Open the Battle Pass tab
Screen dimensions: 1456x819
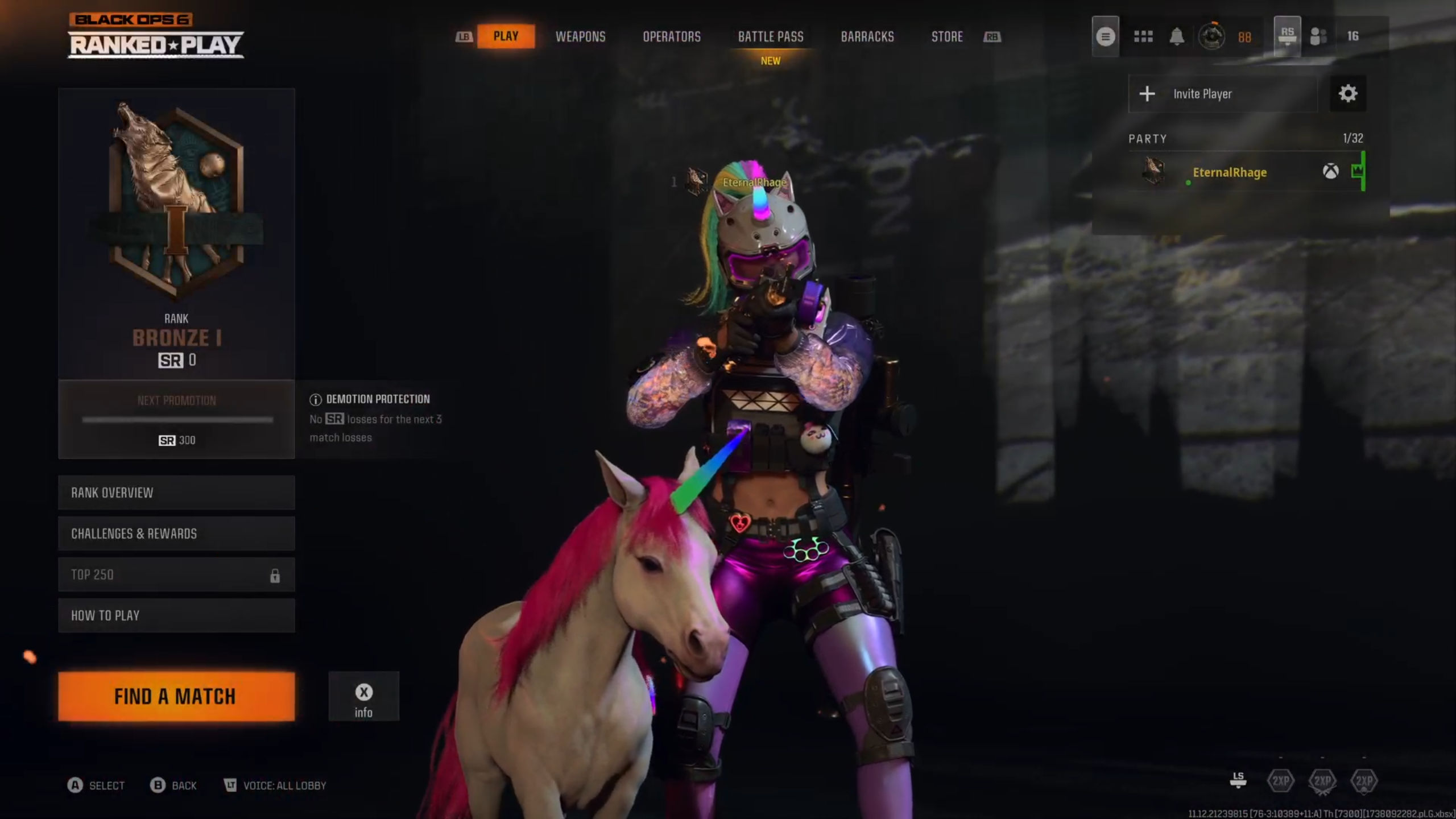tap(771, 36)
